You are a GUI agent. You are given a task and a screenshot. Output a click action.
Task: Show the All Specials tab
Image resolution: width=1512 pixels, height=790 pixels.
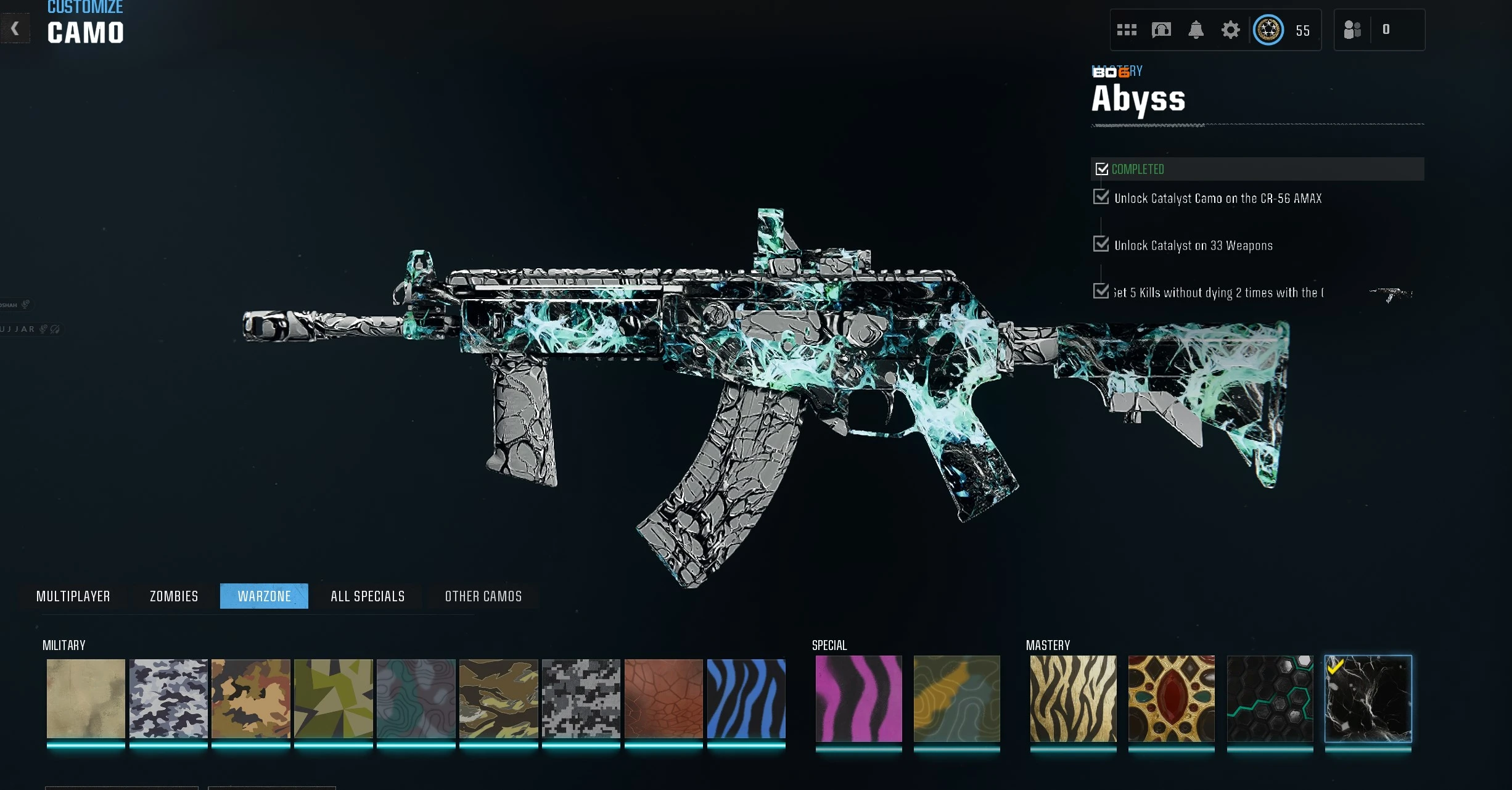(x=368, y=596)
